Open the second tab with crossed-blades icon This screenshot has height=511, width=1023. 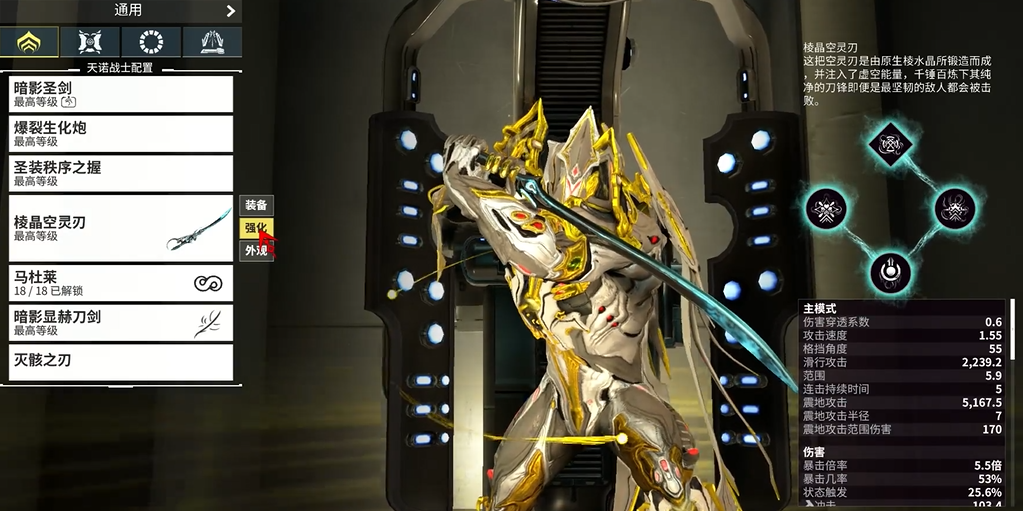[x=90, y=41]
